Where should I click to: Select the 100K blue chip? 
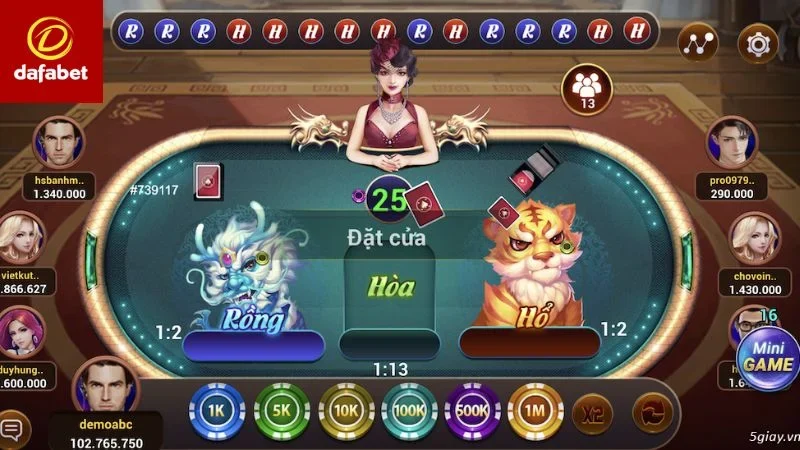pyautogui.click(x=408, y=411)
